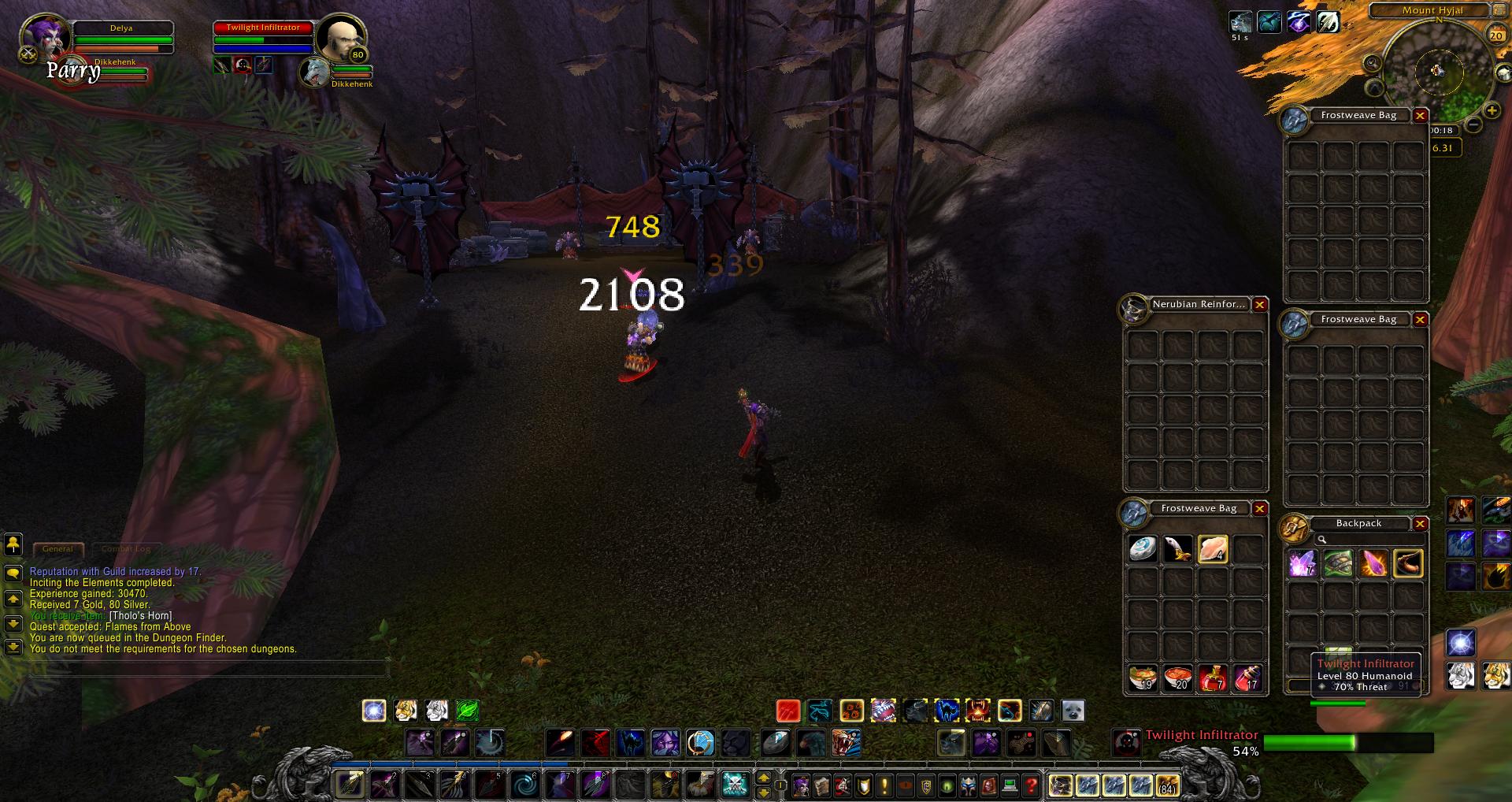
Task: Switch to the Combat Log chat tab
Action: 126,549
